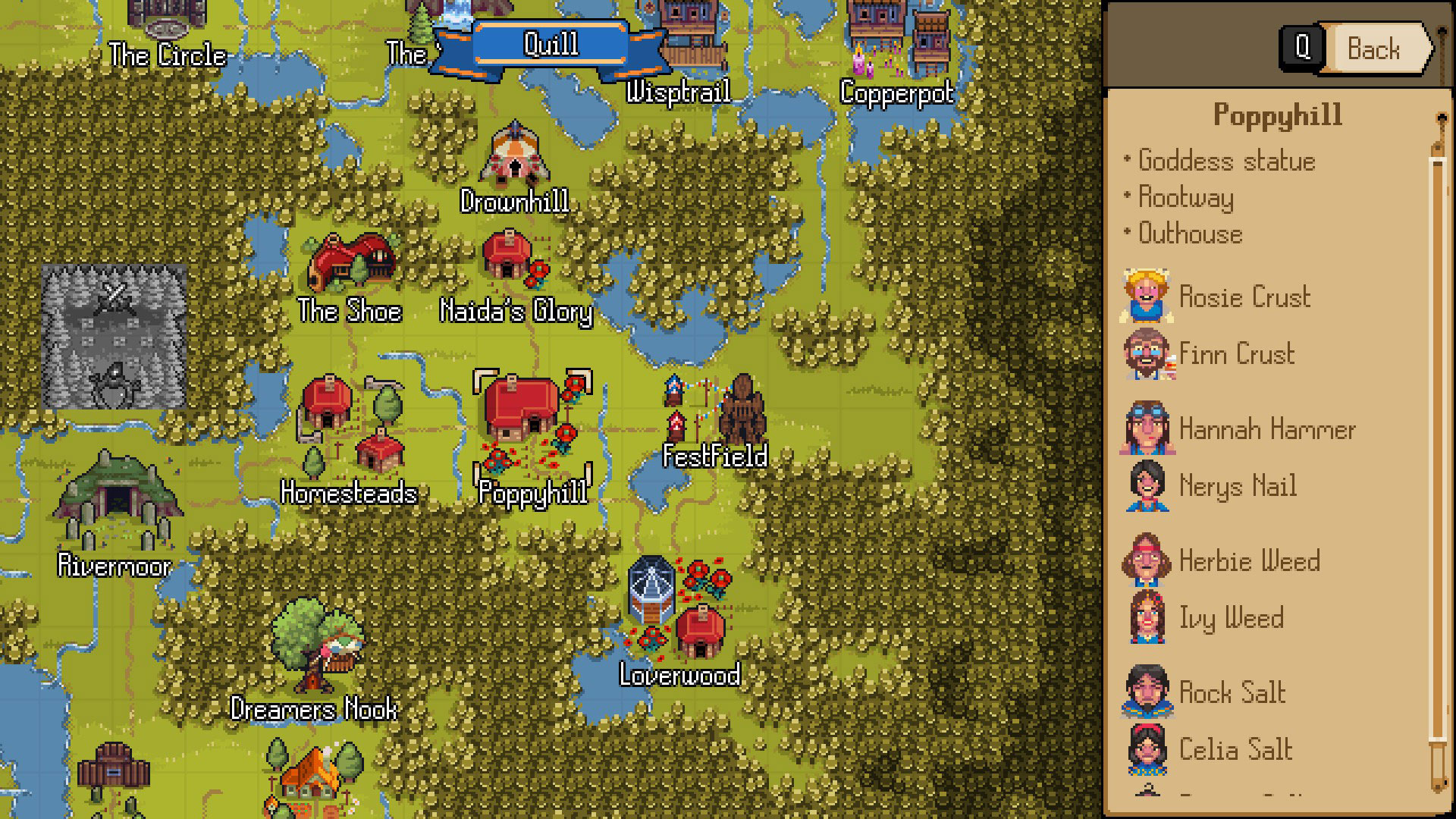Click the Back button
The image size is (1456, 819).
point(1373,49)
